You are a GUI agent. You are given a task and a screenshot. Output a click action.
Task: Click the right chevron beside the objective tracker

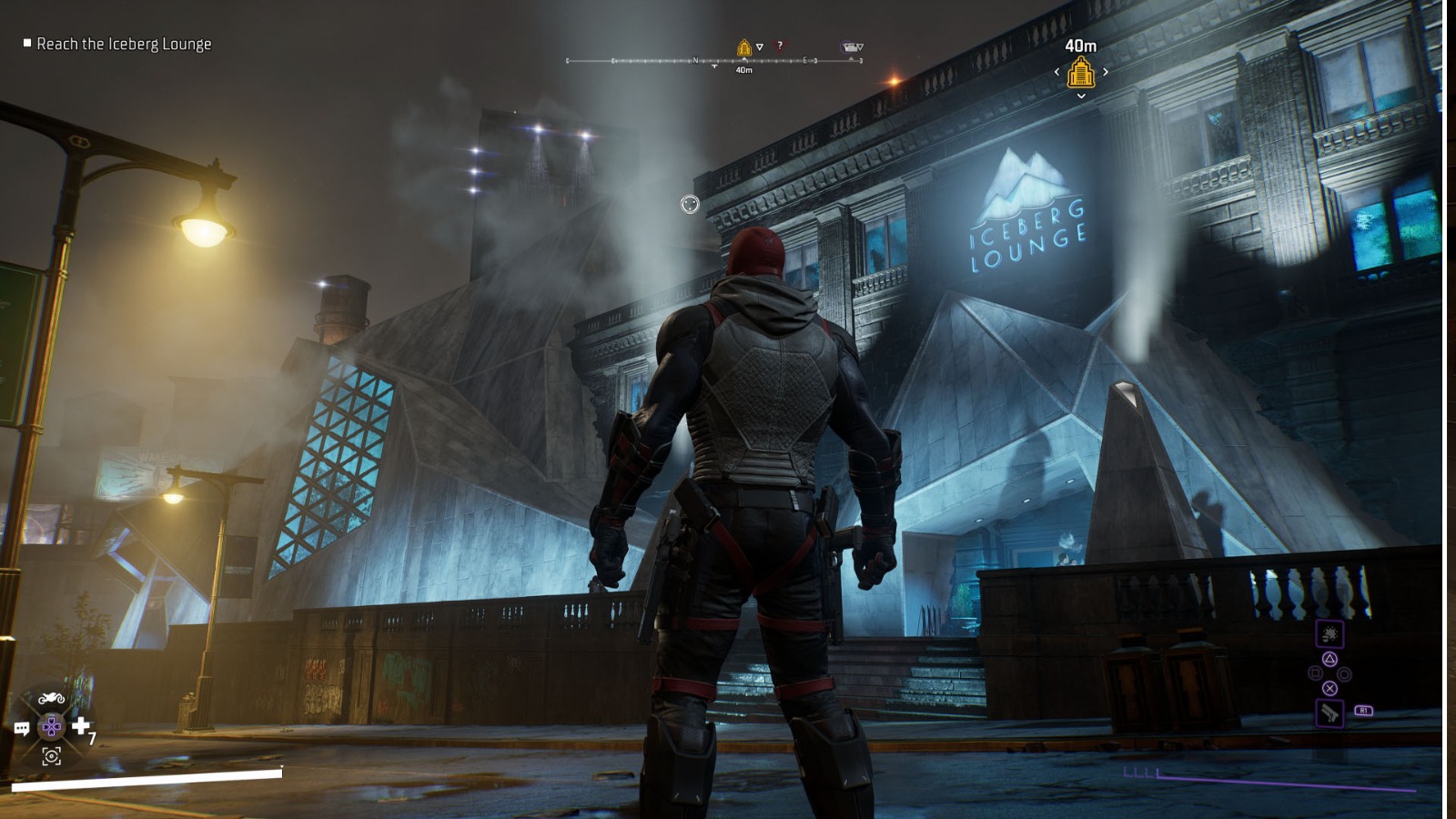1105,71
